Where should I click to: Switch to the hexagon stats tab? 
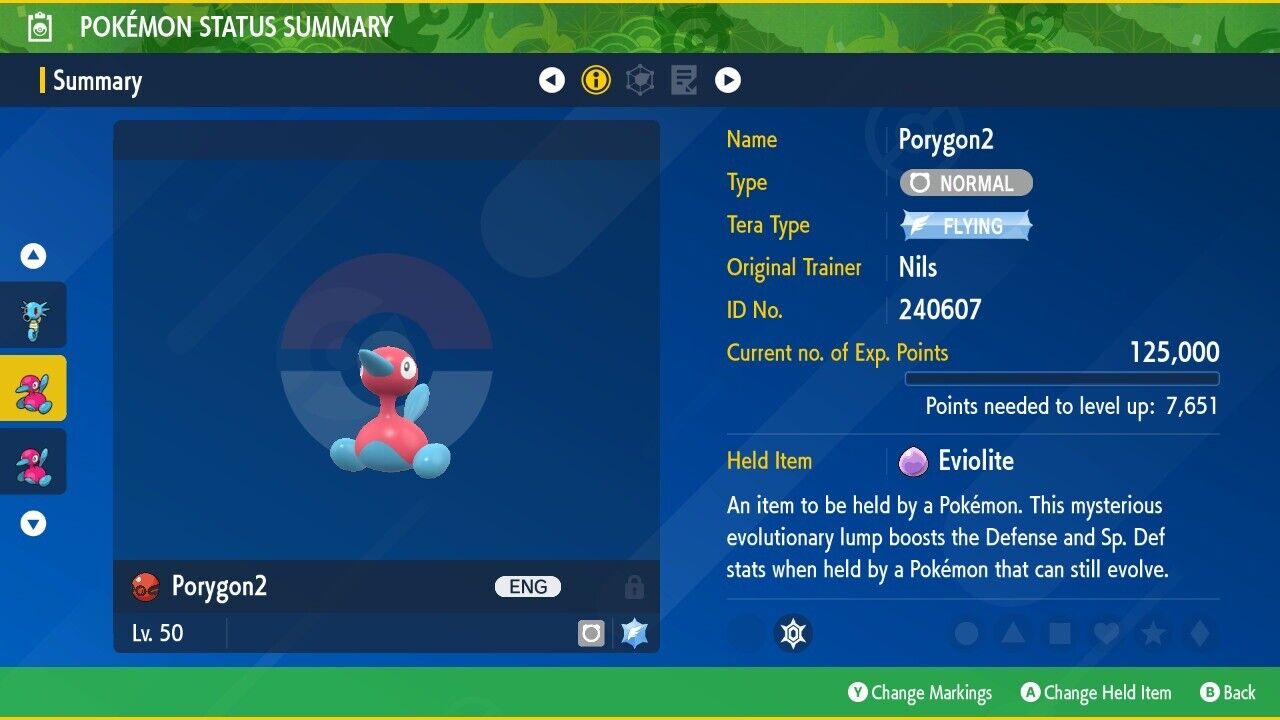640,80
